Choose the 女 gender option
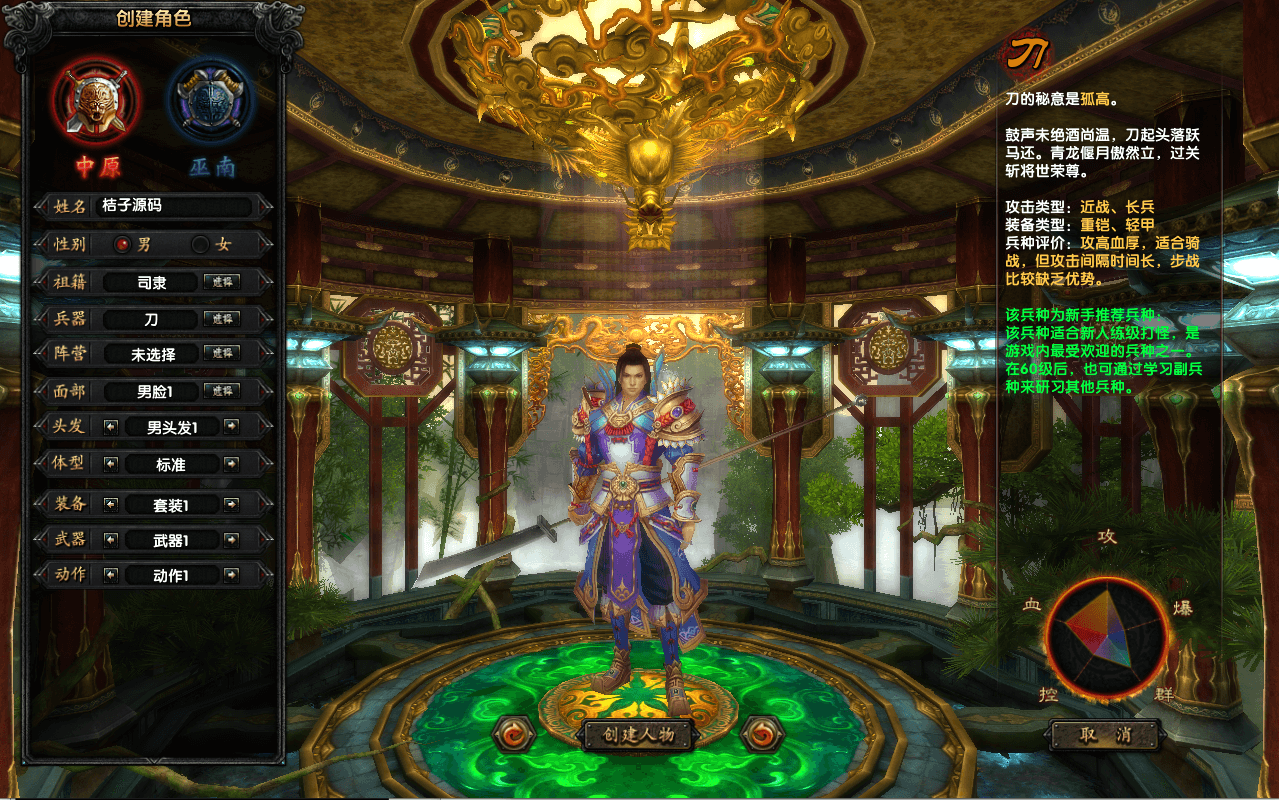This screenshot has width=1279, height=800. pyautogui.click(x=201, y=244)
